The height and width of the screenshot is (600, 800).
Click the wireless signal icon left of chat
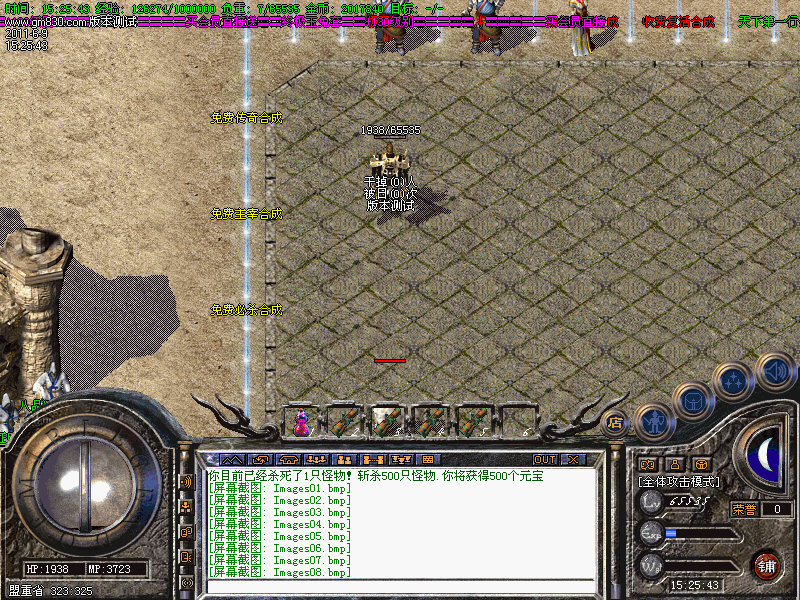click(187, 582)
